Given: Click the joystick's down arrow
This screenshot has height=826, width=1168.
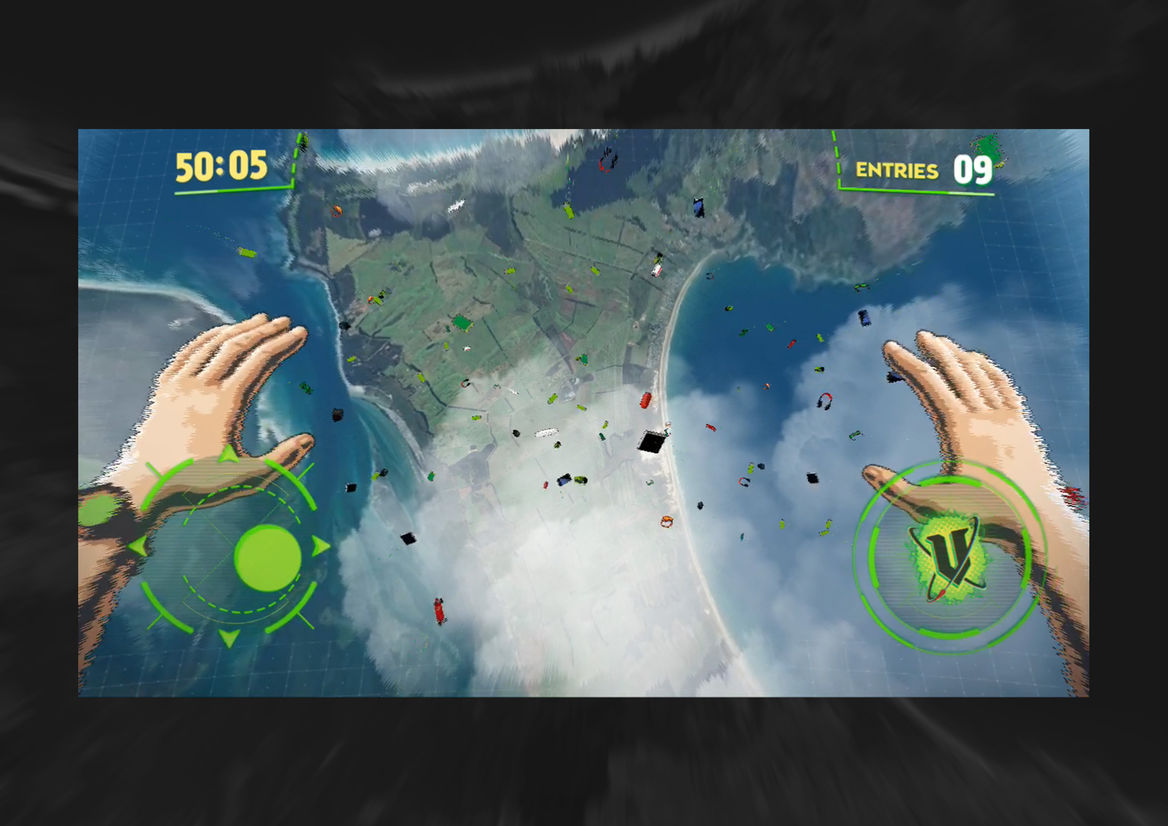Looking at the screenshot, I should (229, 637).
